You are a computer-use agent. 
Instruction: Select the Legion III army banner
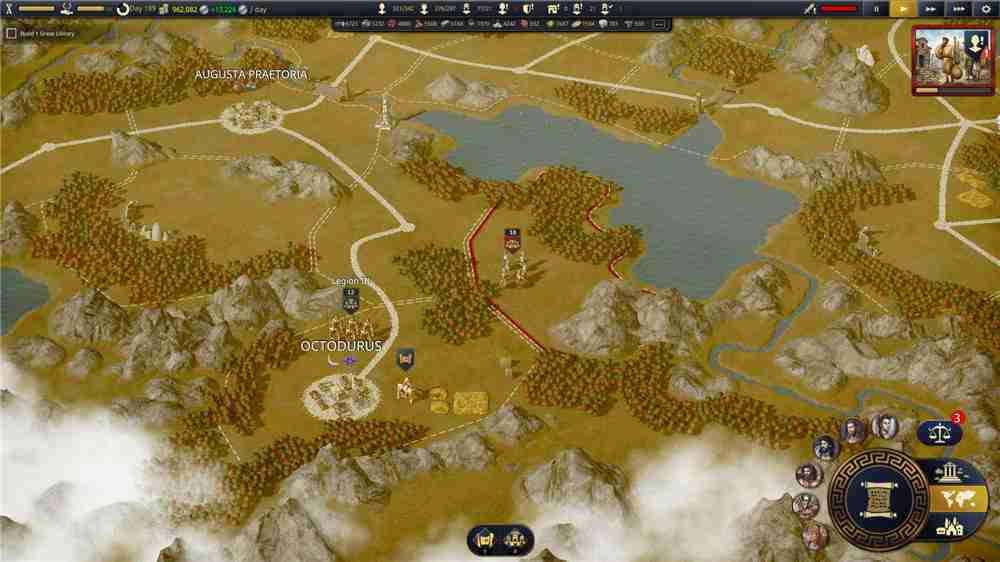coord(351,297)
